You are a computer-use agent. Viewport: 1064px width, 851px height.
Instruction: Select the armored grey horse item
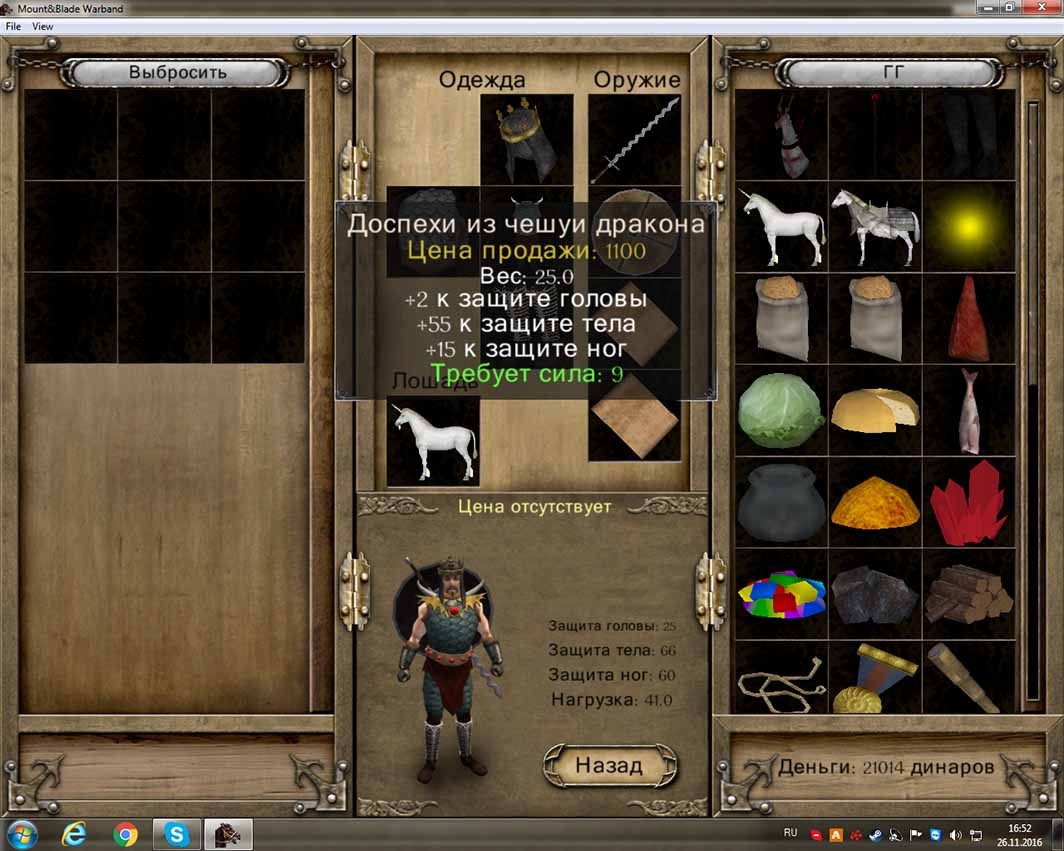pyautogui.click(x=874, y=227)
